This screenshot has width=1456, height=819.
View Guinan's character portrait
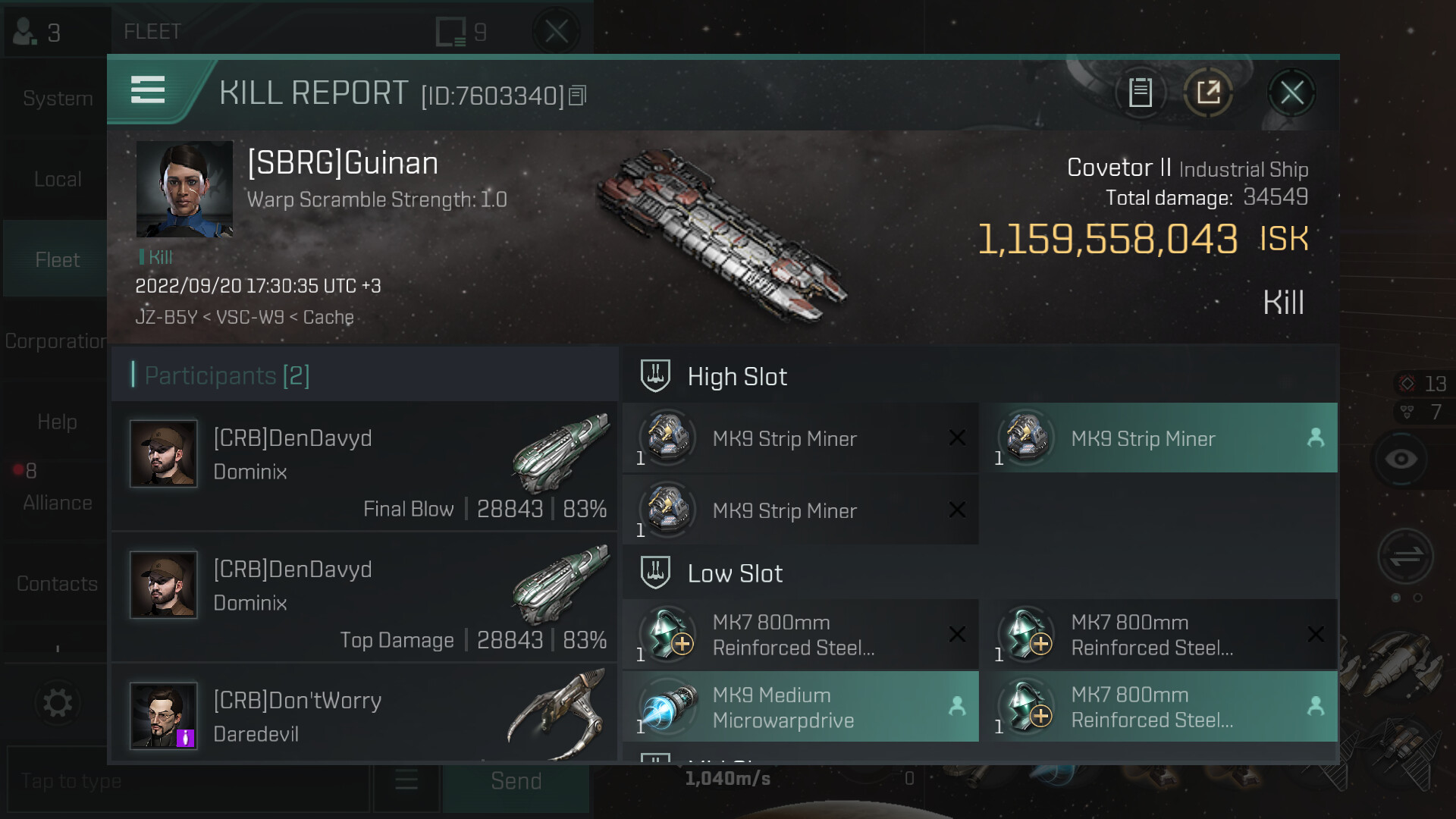click(x=184, y=189)
